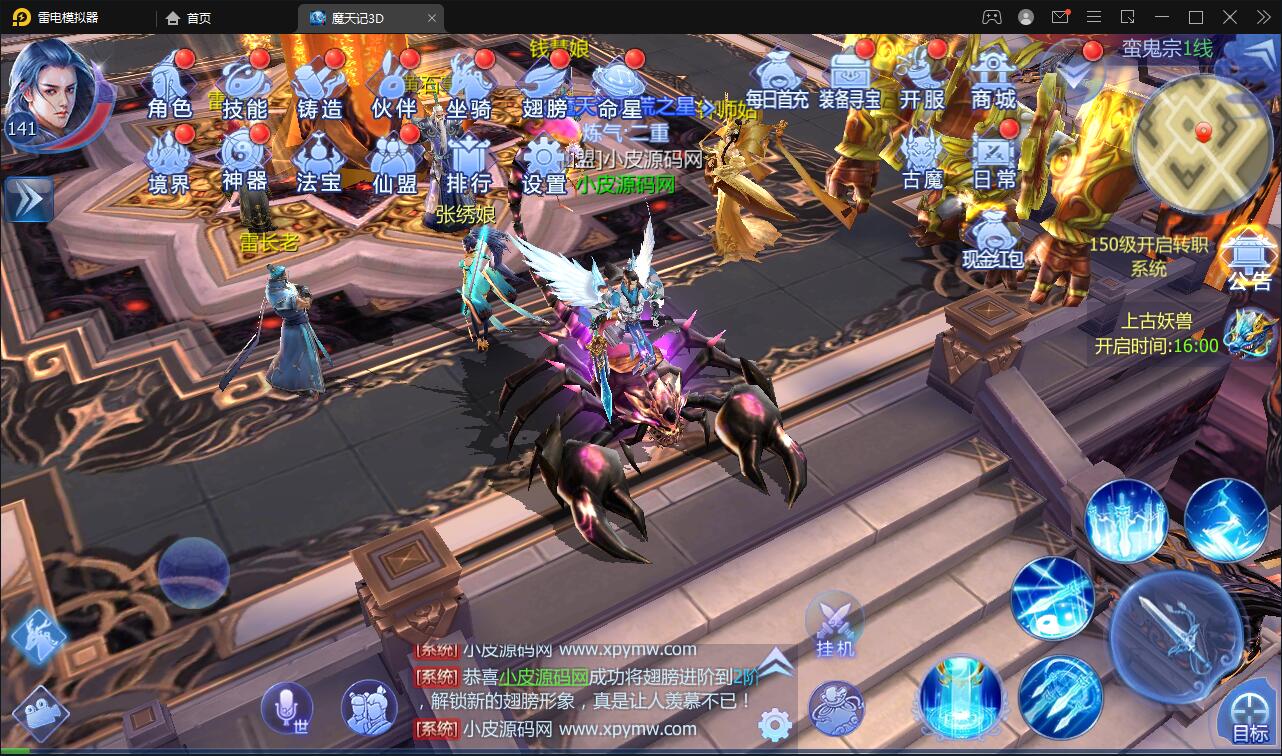Toggle the 挂机 auto-battle mode
The image size is (1282, 756).
pyautogui.click(x=836, y=627)
